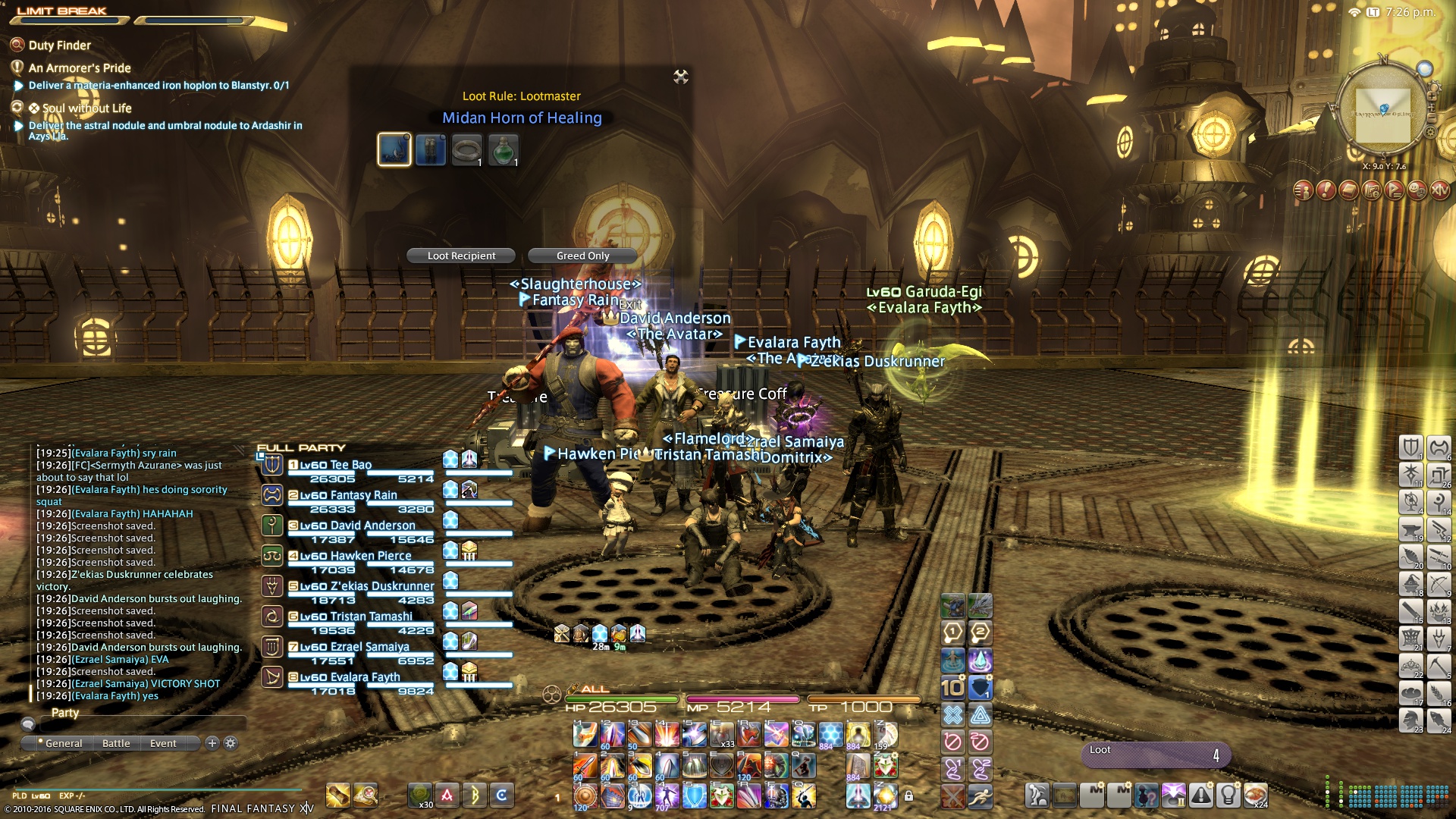
Task: Switch to the General chat tab
Action: pos(64,744)
